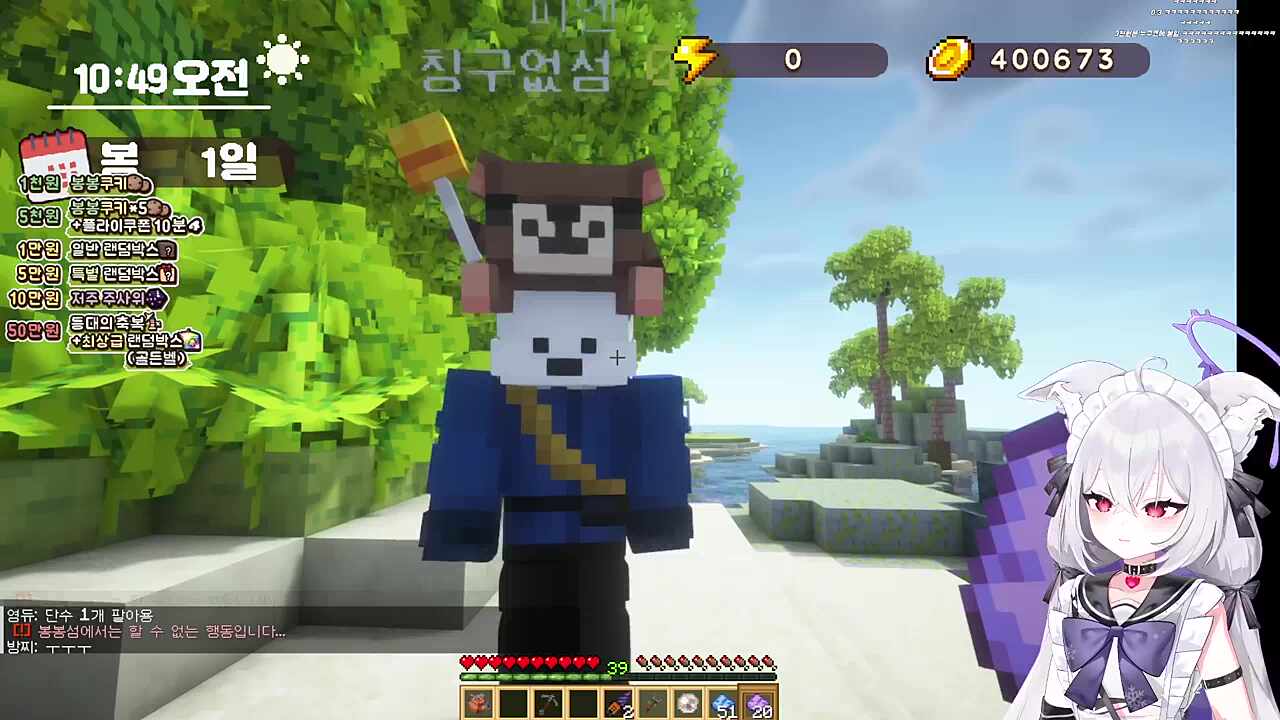
Task: Click the cursed dice icon on 10만원 row
Action: (155, 299)
